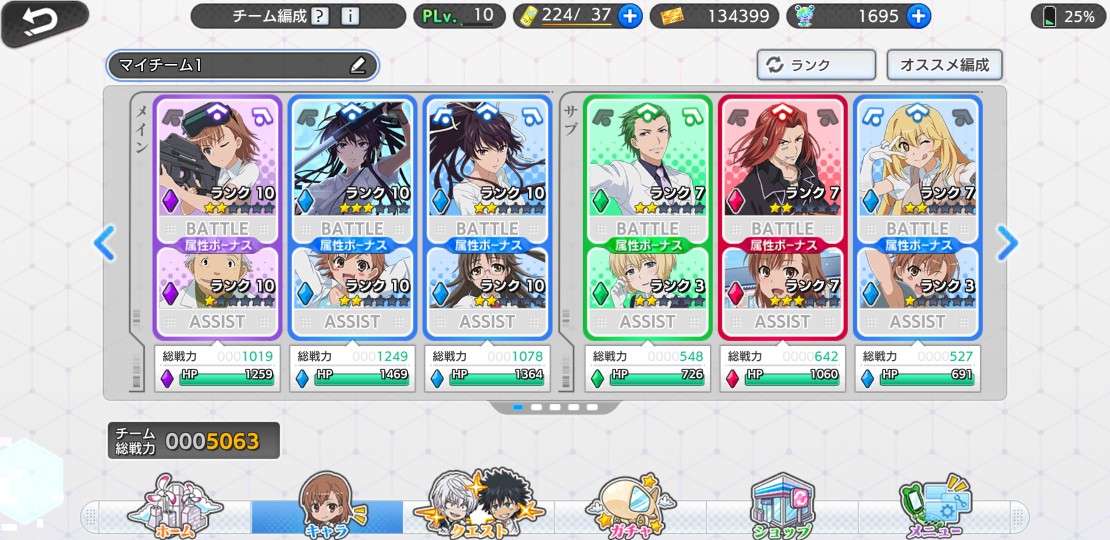
Task: Open the team formation help question mark
Action: 320,16
